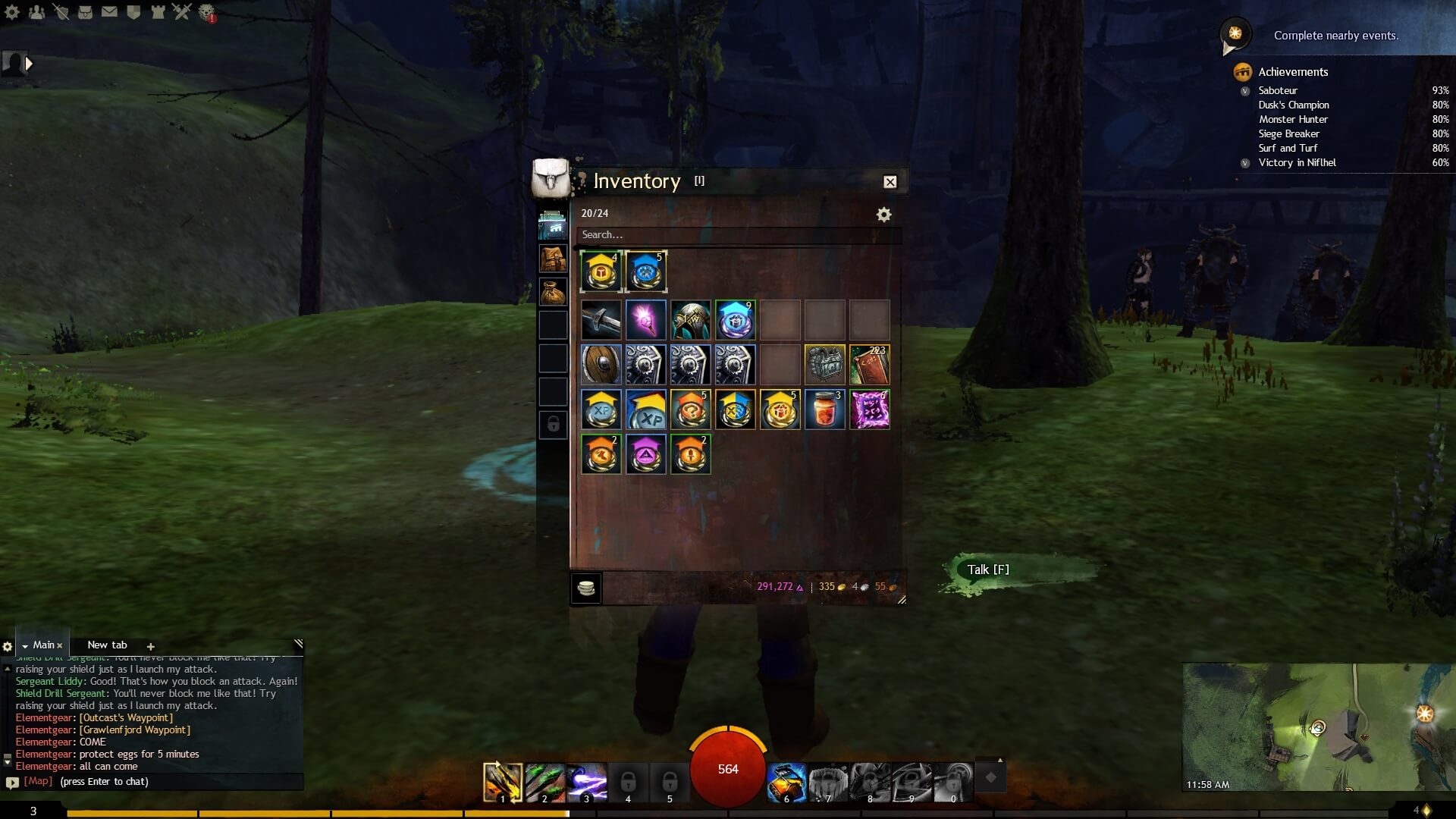Open the hero panel sword-and-shield icon

click(61, 11)
